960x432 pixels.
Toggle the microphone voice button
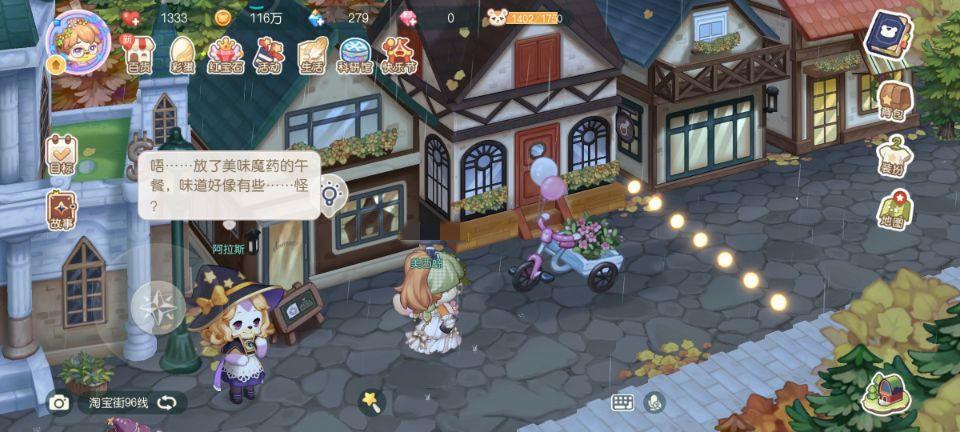coord(655,402)
